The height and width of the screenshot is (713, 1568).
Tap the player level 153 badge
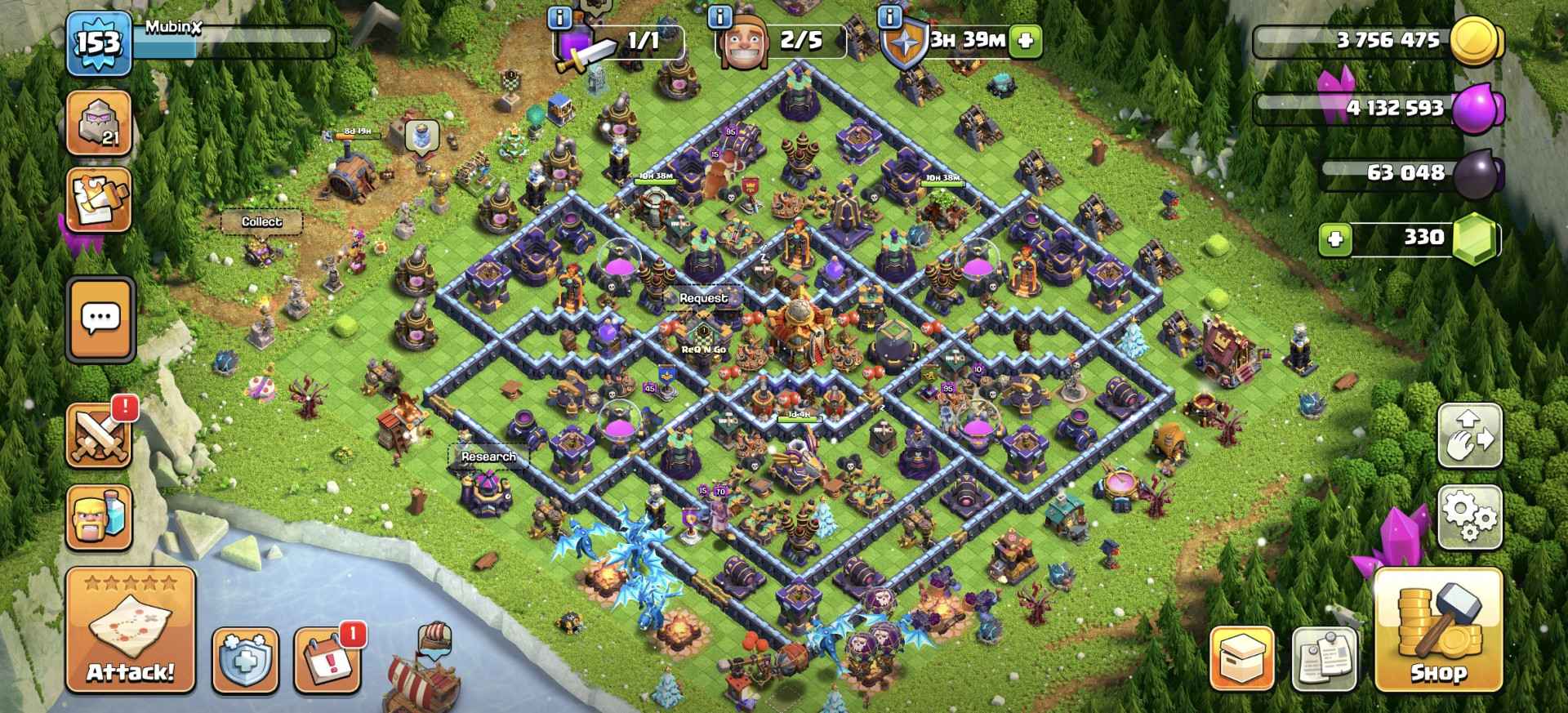[99, 42]
